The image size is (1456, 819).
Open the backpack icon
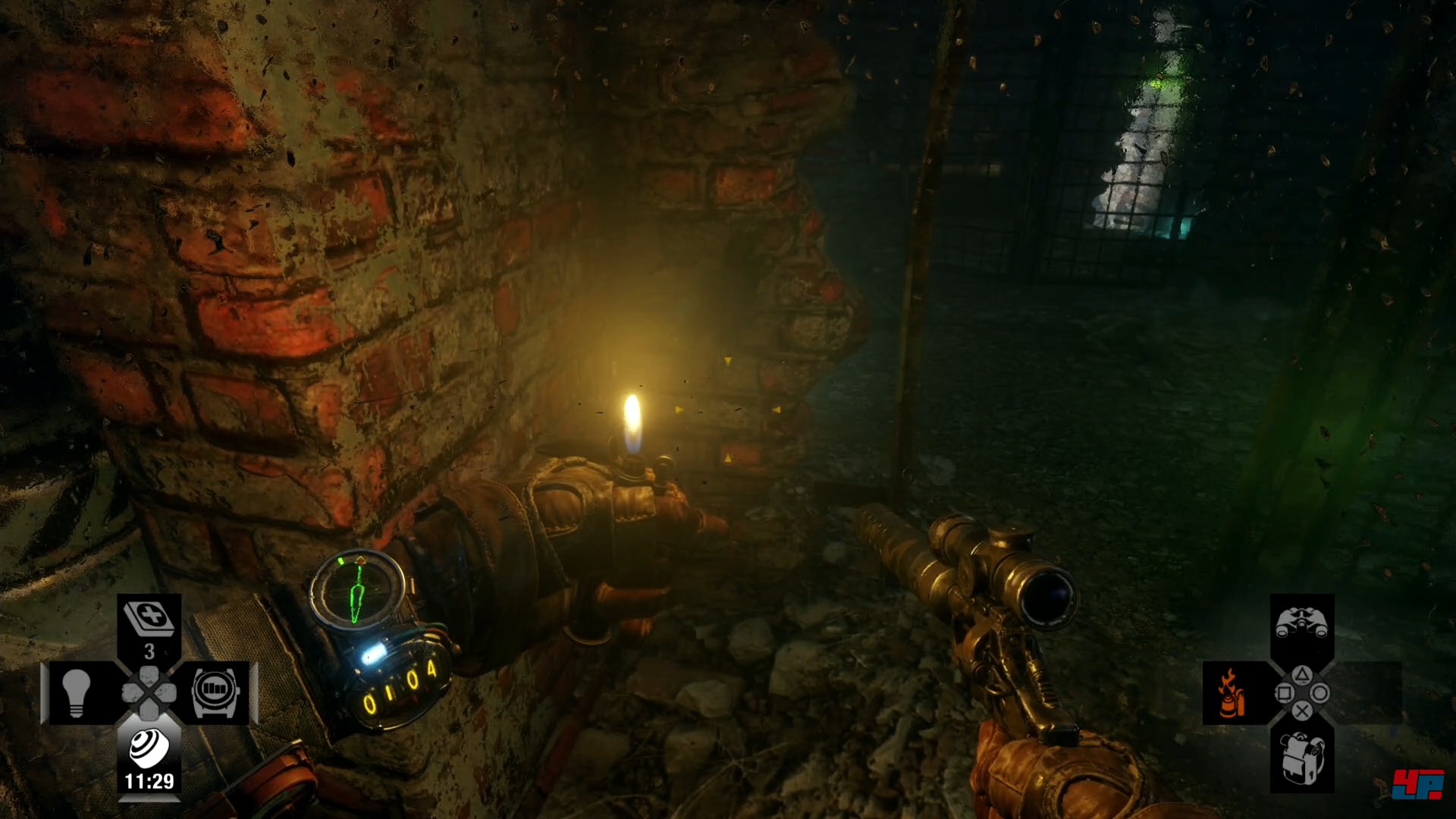click(x=1301, y=758)
